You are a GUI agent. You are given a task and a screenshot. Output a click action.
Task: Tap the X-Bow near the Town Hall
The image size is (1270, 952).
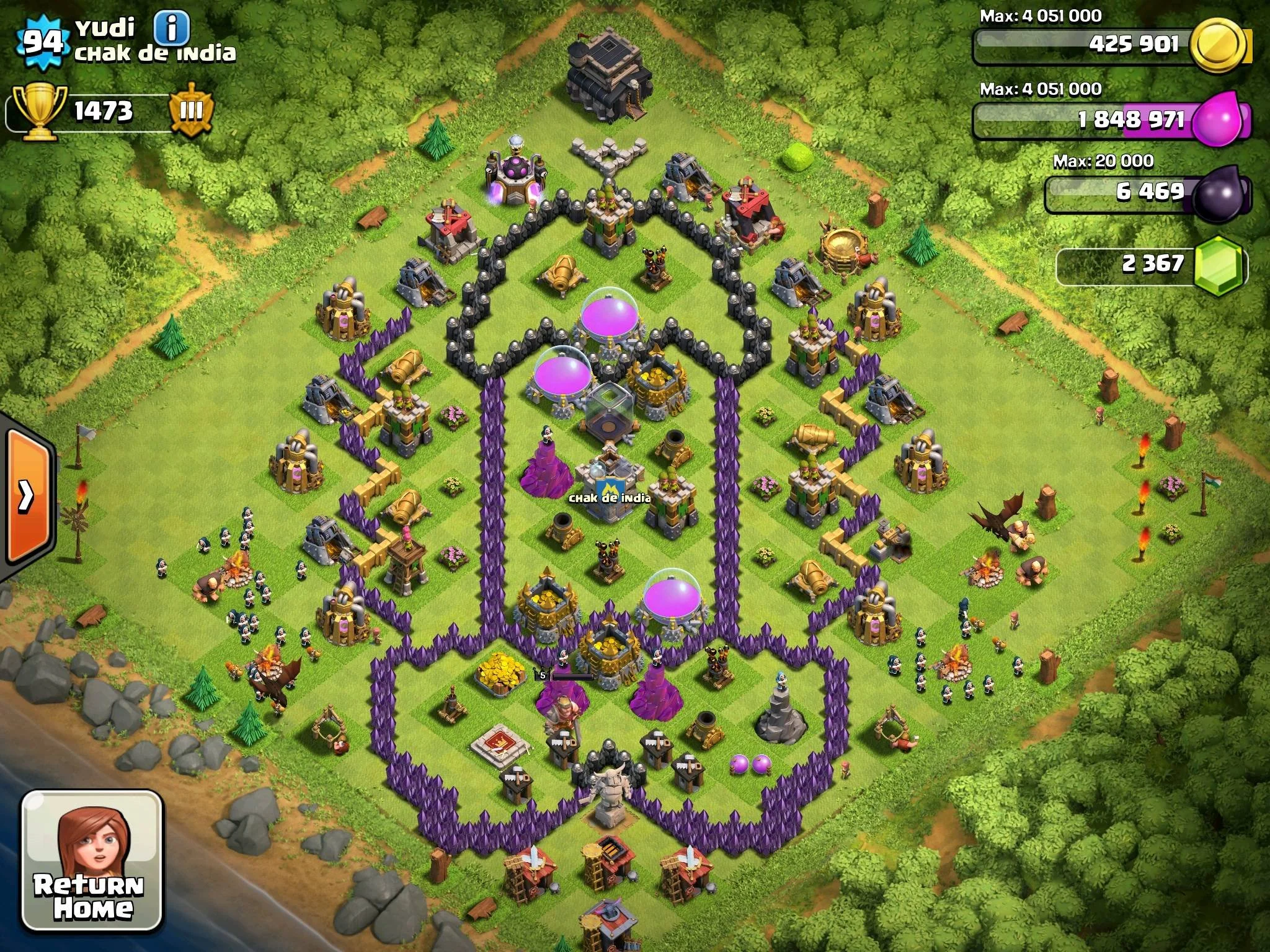click(x=611, y=403)
